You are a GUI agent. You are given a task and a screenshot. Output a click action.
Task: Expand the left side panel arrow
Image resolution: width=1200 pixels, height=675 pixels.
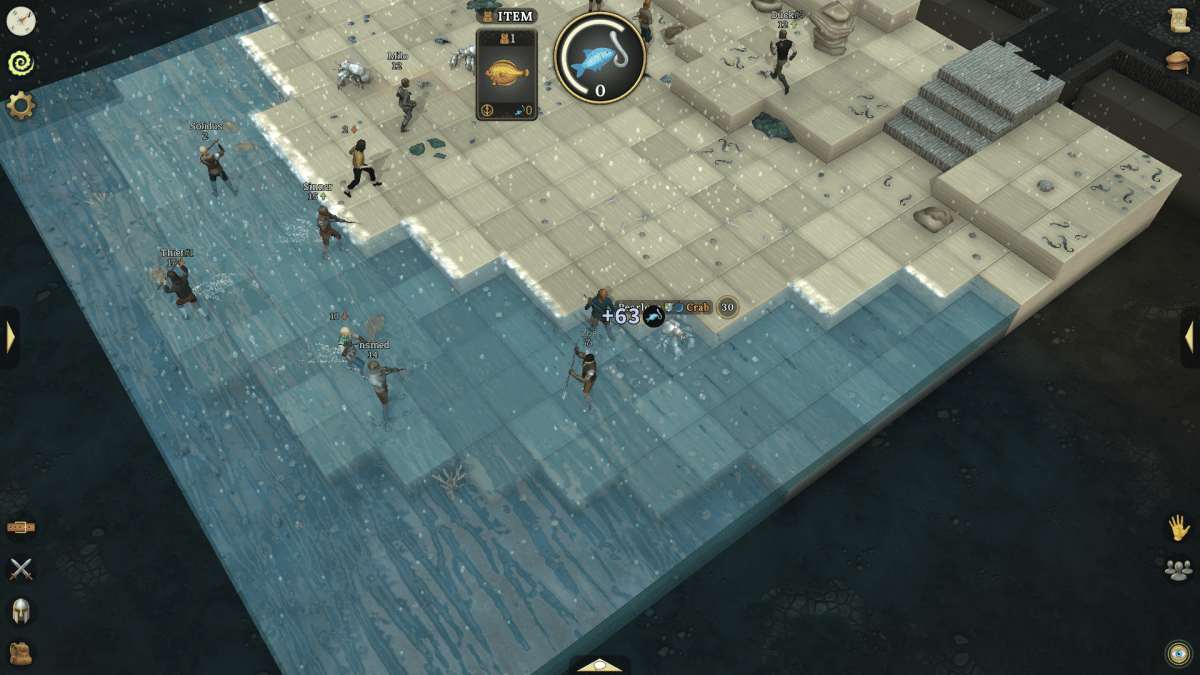tap(10, 337)
